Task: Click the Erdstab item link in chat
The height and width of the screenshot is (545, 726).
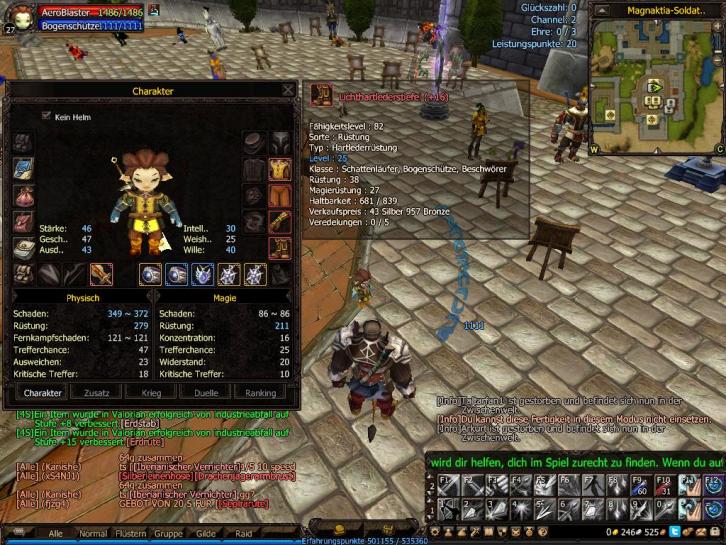Action: pyautogui.click(x=141, y=423)
